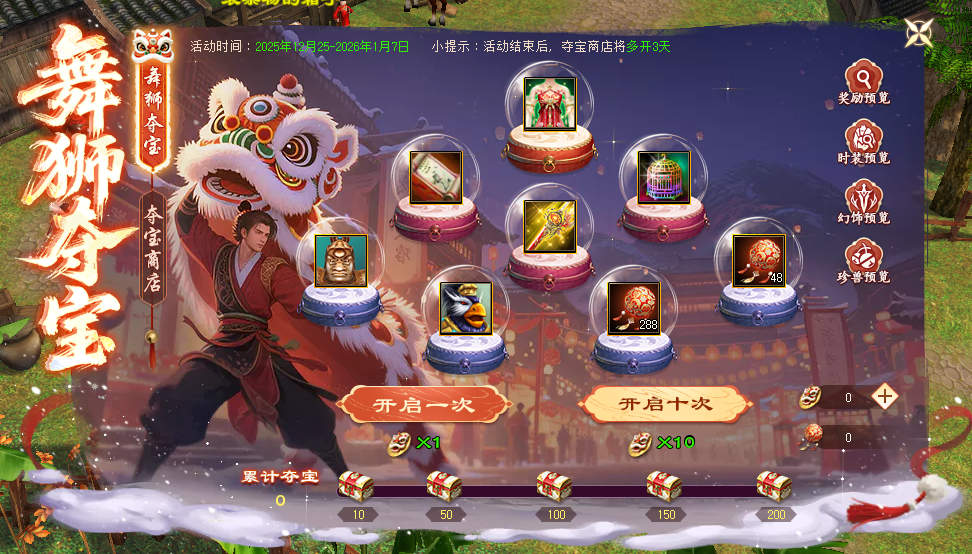The image size is (972, 554).
Task: Select the blue bird pet prize
Action: [x=466, y=308]
